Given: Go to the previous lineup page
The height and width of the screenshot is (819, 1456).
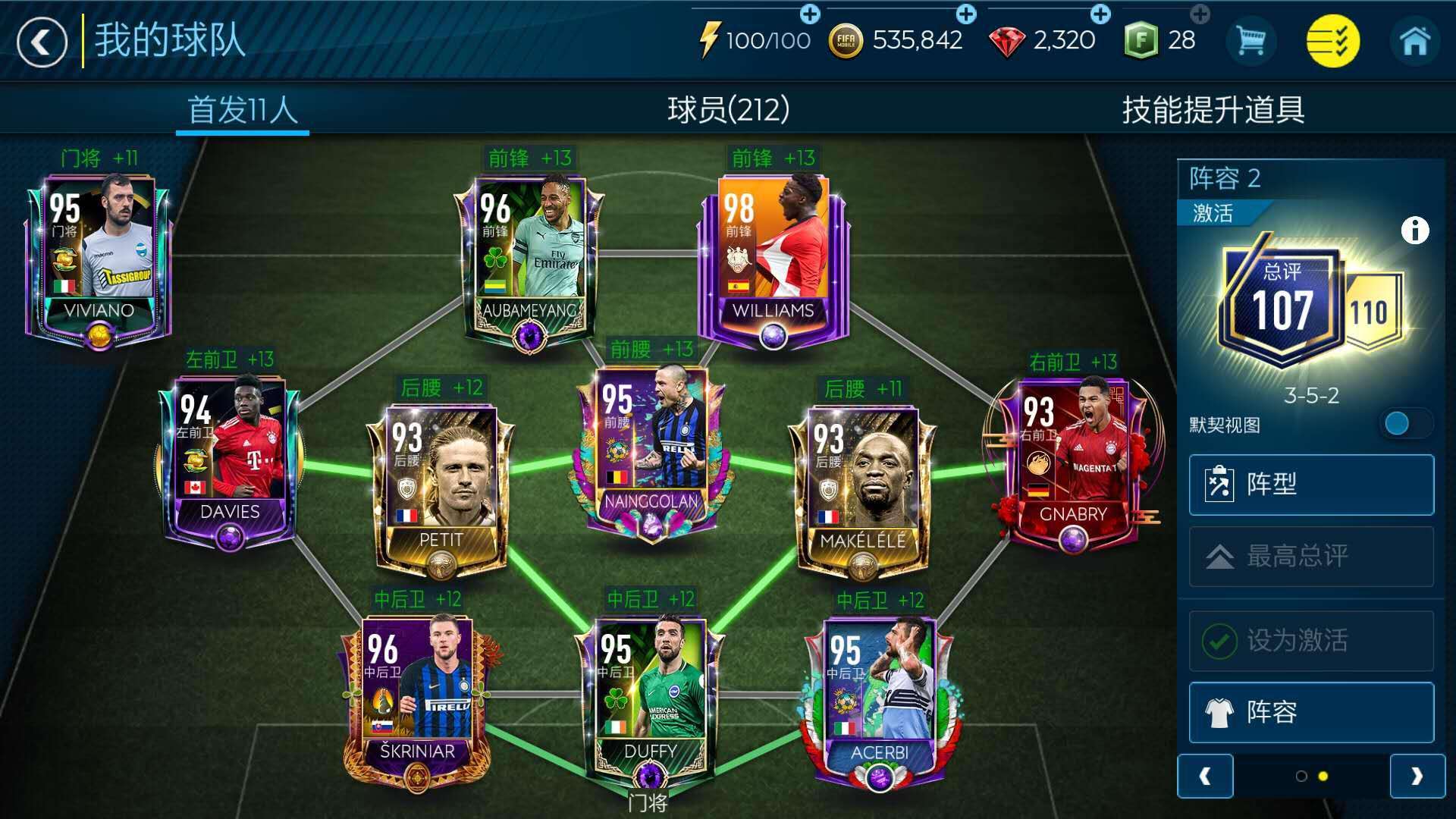Looking at the screenshot, I should (x=1205, y=776).
